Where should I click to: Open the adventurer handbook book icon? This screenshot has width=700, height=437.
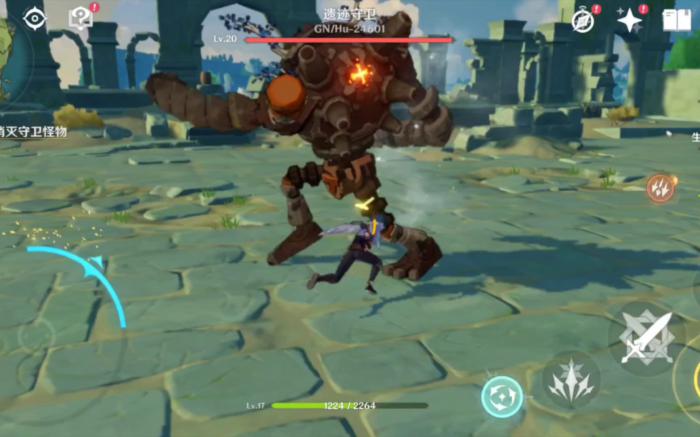click(677, 20)
